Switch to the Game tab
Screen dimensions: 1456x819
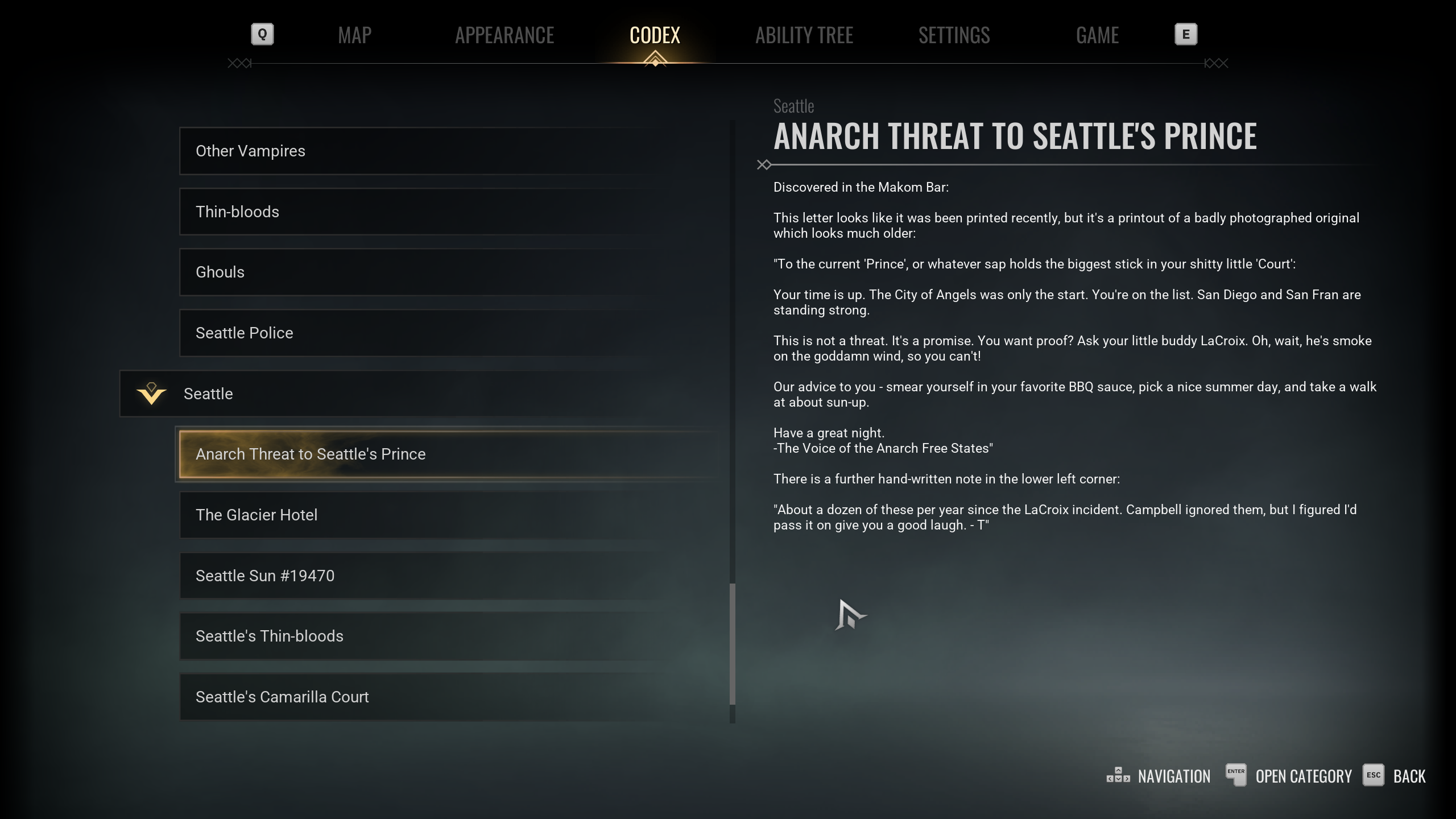click(x=1097, y=35)
